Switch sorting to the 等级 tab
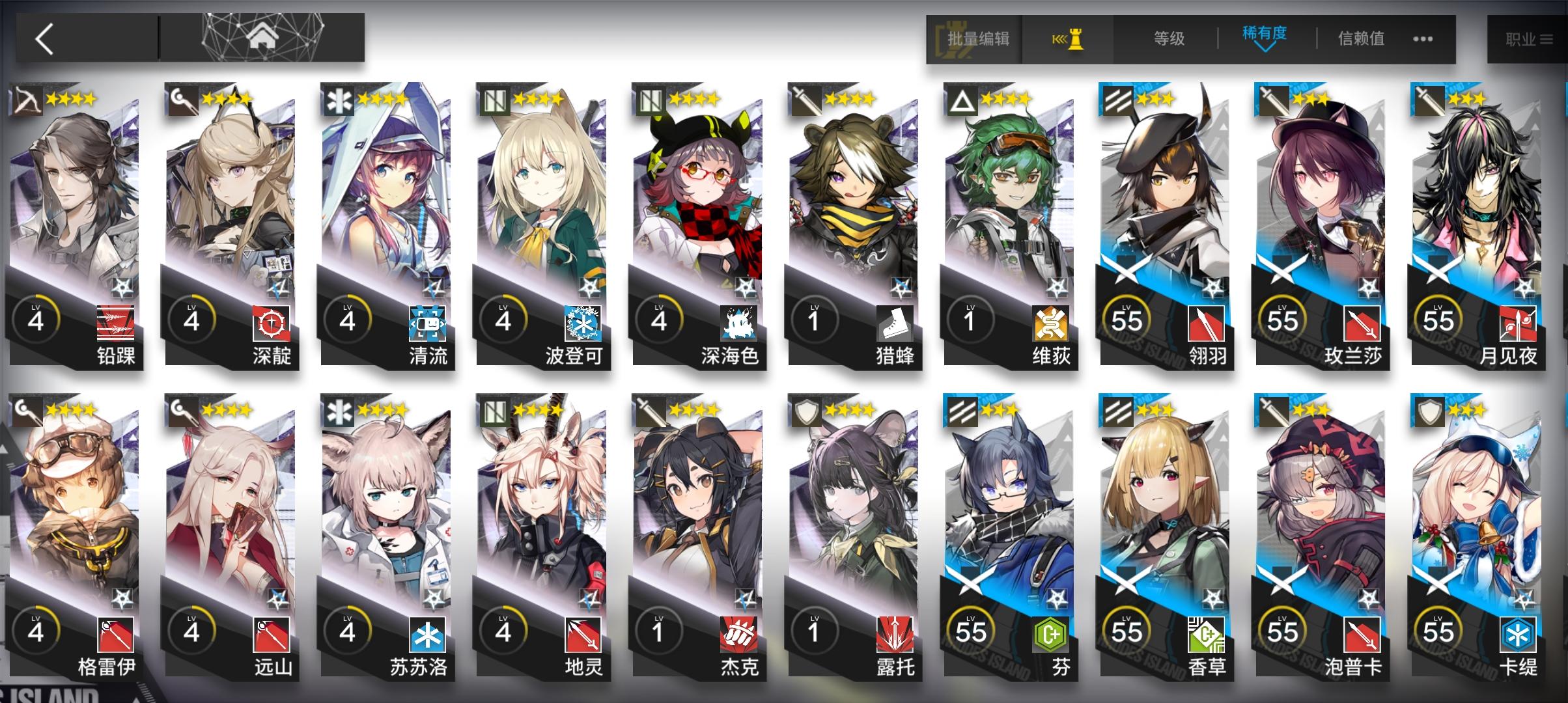Screen dimensions: 1568x703 pyautogui.click(x=1169, y=37)
